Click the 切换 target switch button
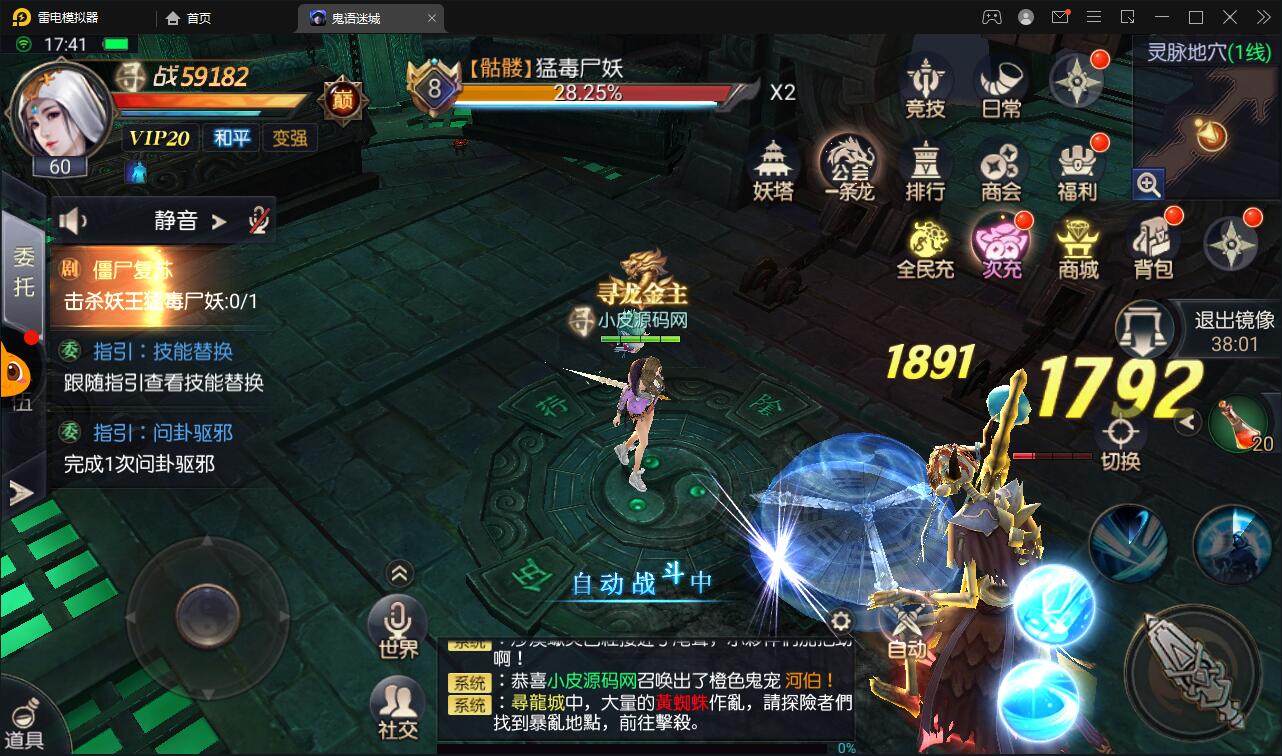Image resolution: width=1282 pixels, height=756 pixels. [x=1120, y=444]
